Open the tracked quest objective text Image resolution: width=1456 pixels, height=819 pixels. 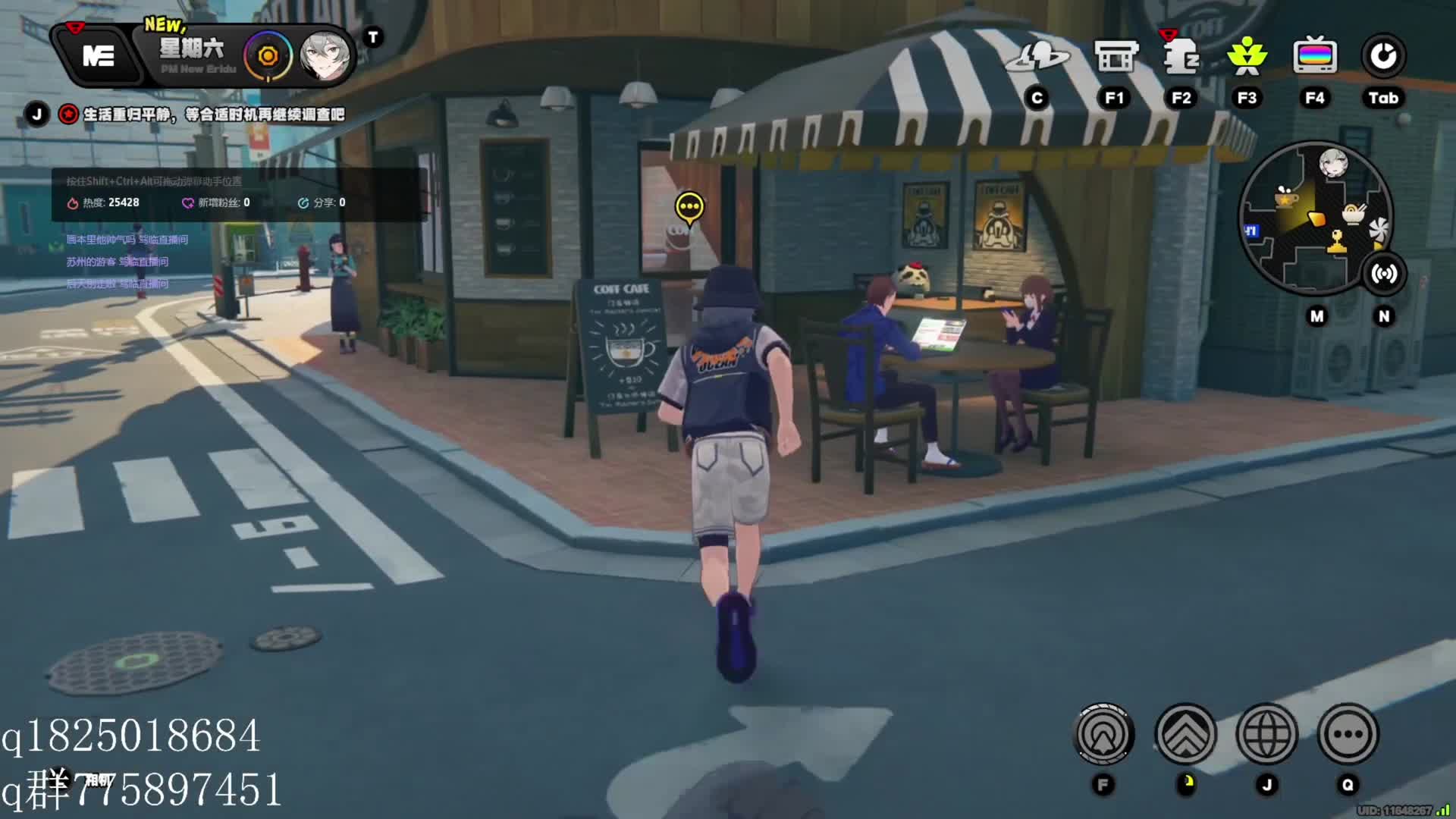pos(213,115)
